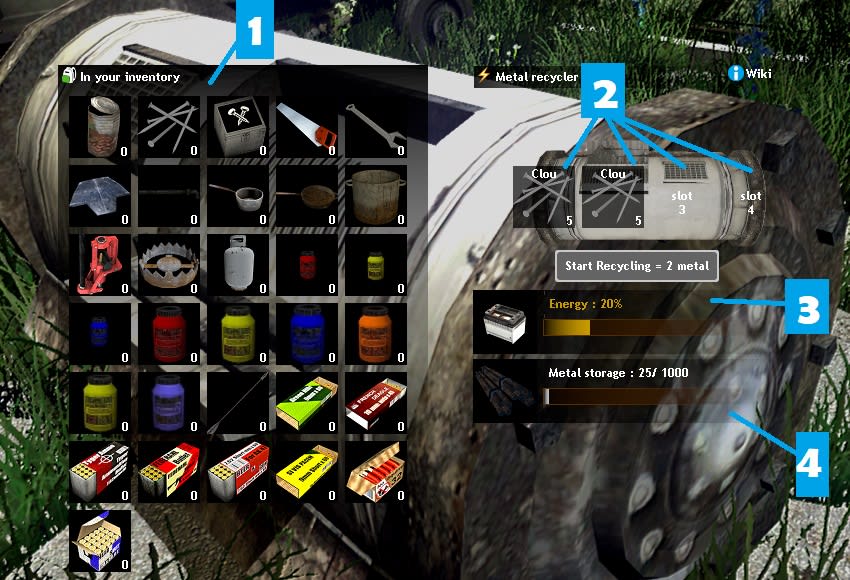Pick the hand saw from inventory
Screen dimensions: 850x580
pos(306,127)
